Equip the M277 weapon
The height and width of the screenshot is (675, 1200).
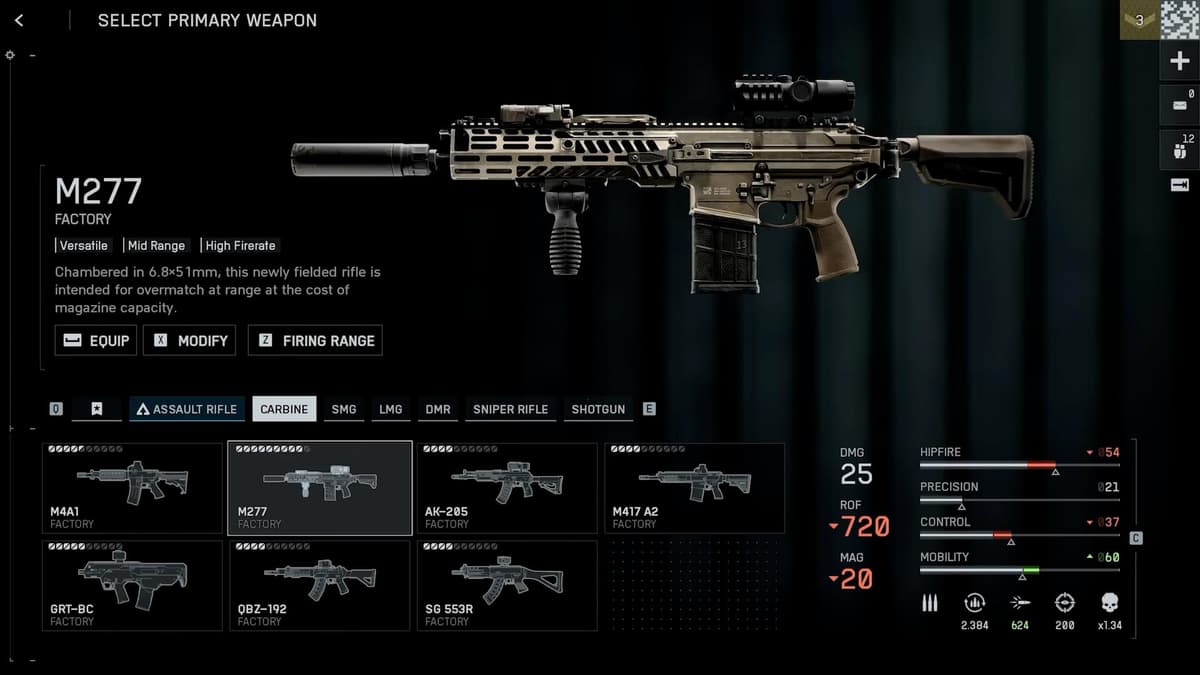96,340
